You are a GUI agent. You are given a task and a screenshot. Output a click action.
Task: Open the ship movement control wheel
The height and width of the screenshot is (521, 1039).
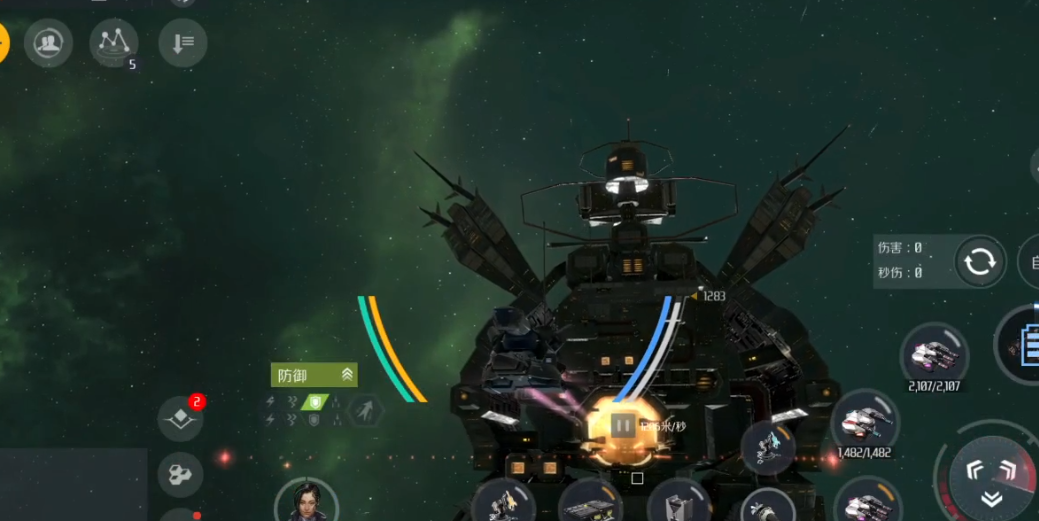pos(991,477)
